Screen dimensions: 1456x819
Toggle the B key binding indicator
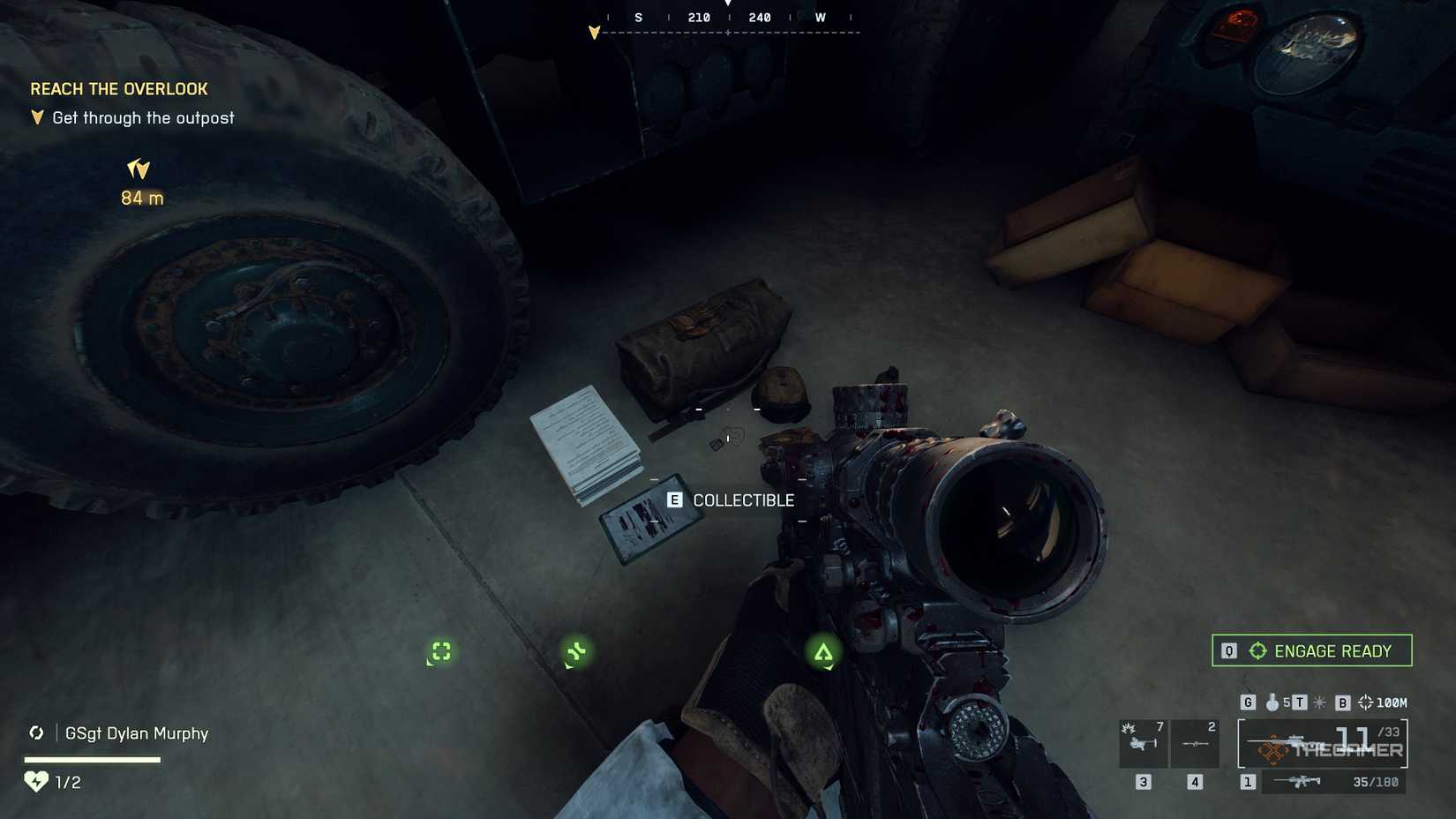pos(1343,703)
